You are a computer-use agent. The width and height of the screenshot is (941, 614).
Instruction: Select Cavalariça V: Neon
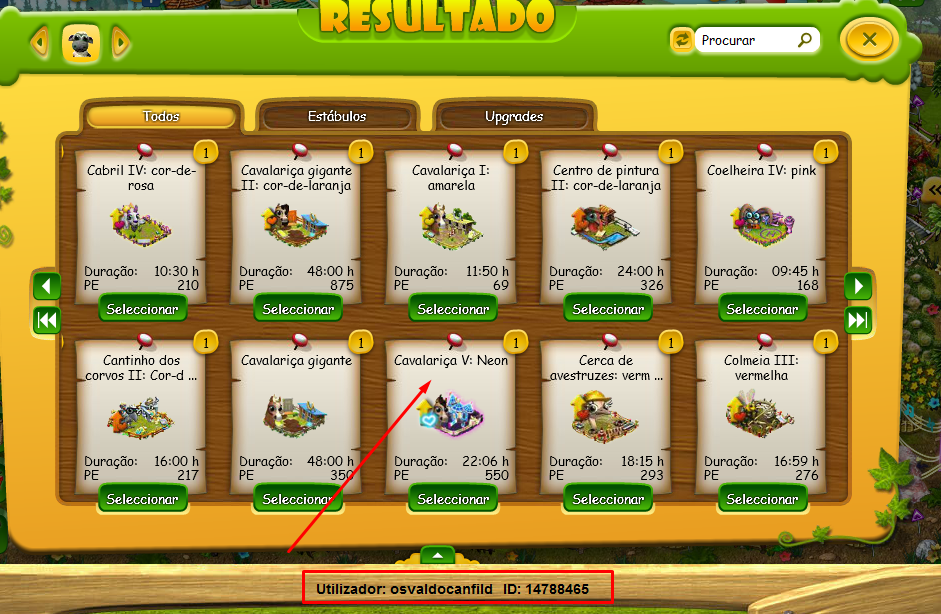(452, 498)
